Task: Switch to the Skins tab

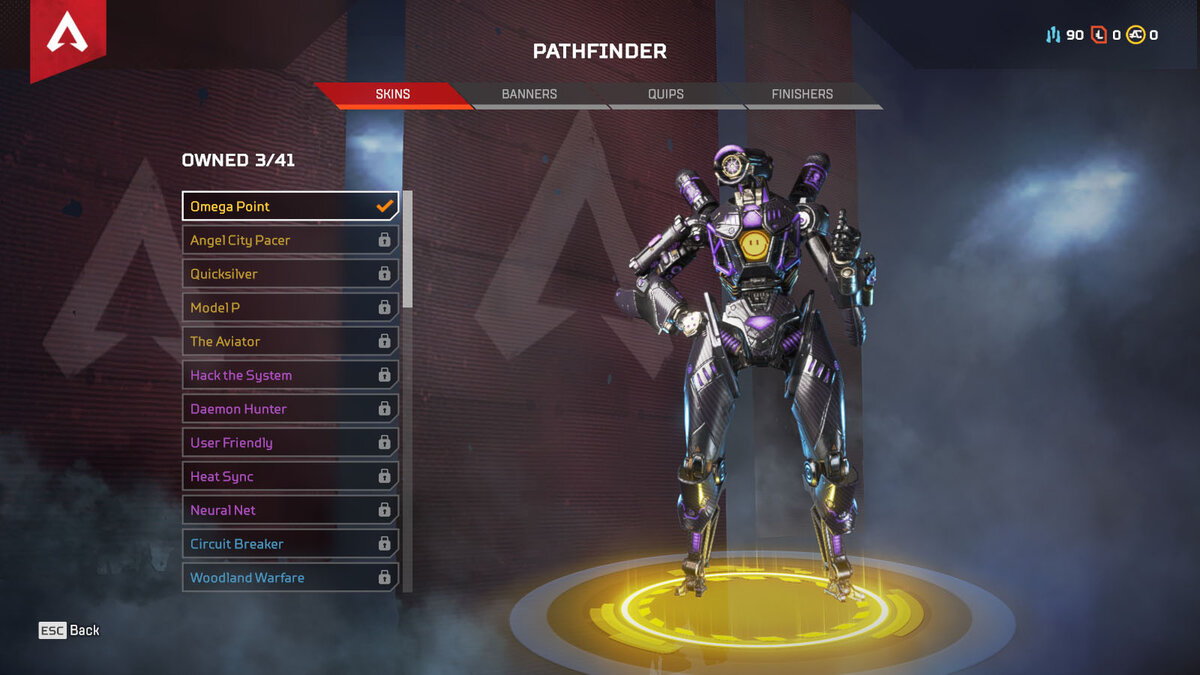Action: (x=392, y=94)
